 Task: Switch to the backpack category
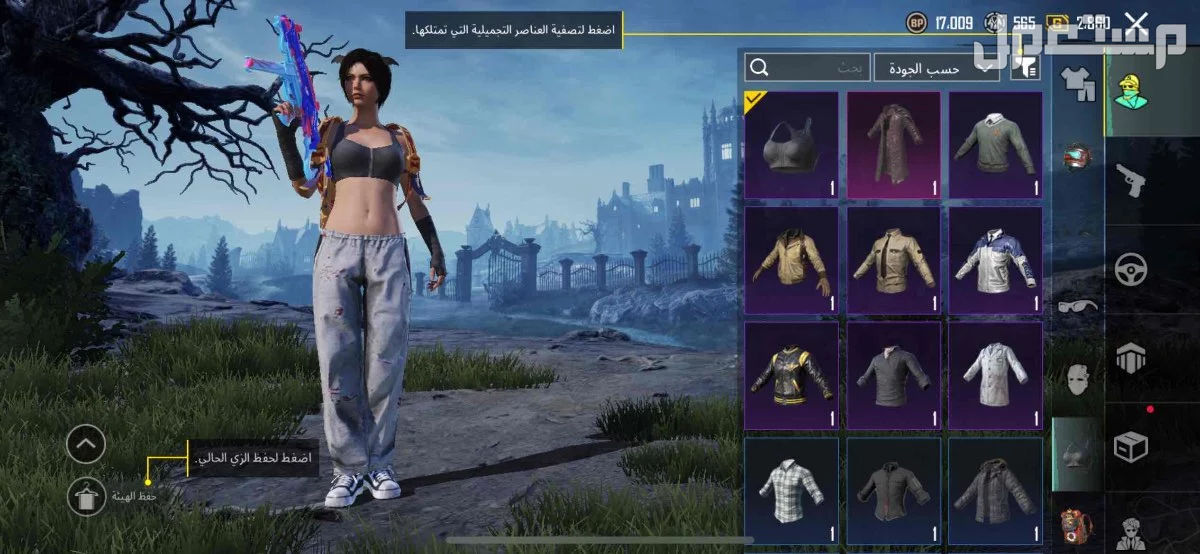1077,525
